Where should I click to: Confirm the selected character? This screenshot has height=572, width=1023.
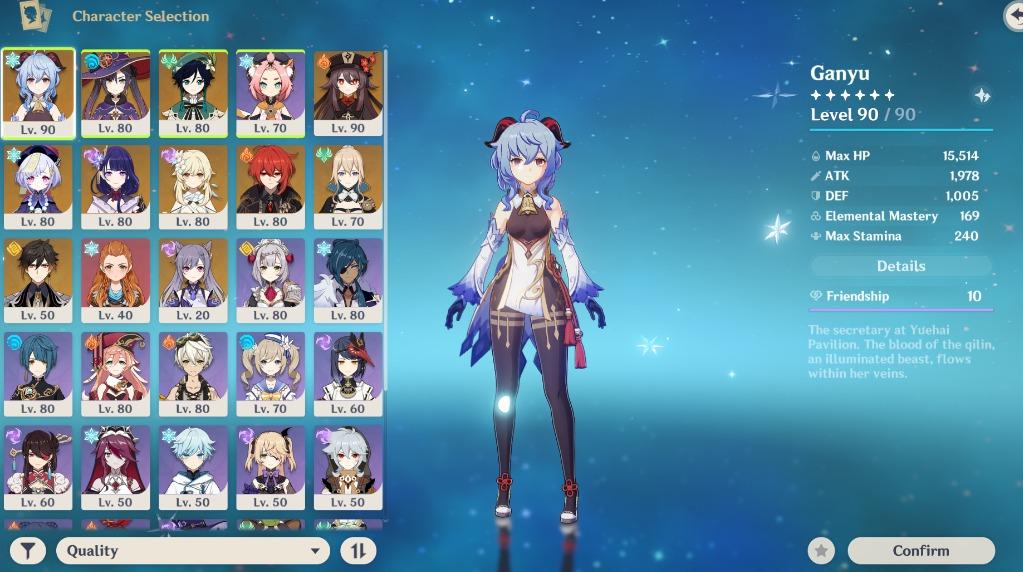[920, 550]
